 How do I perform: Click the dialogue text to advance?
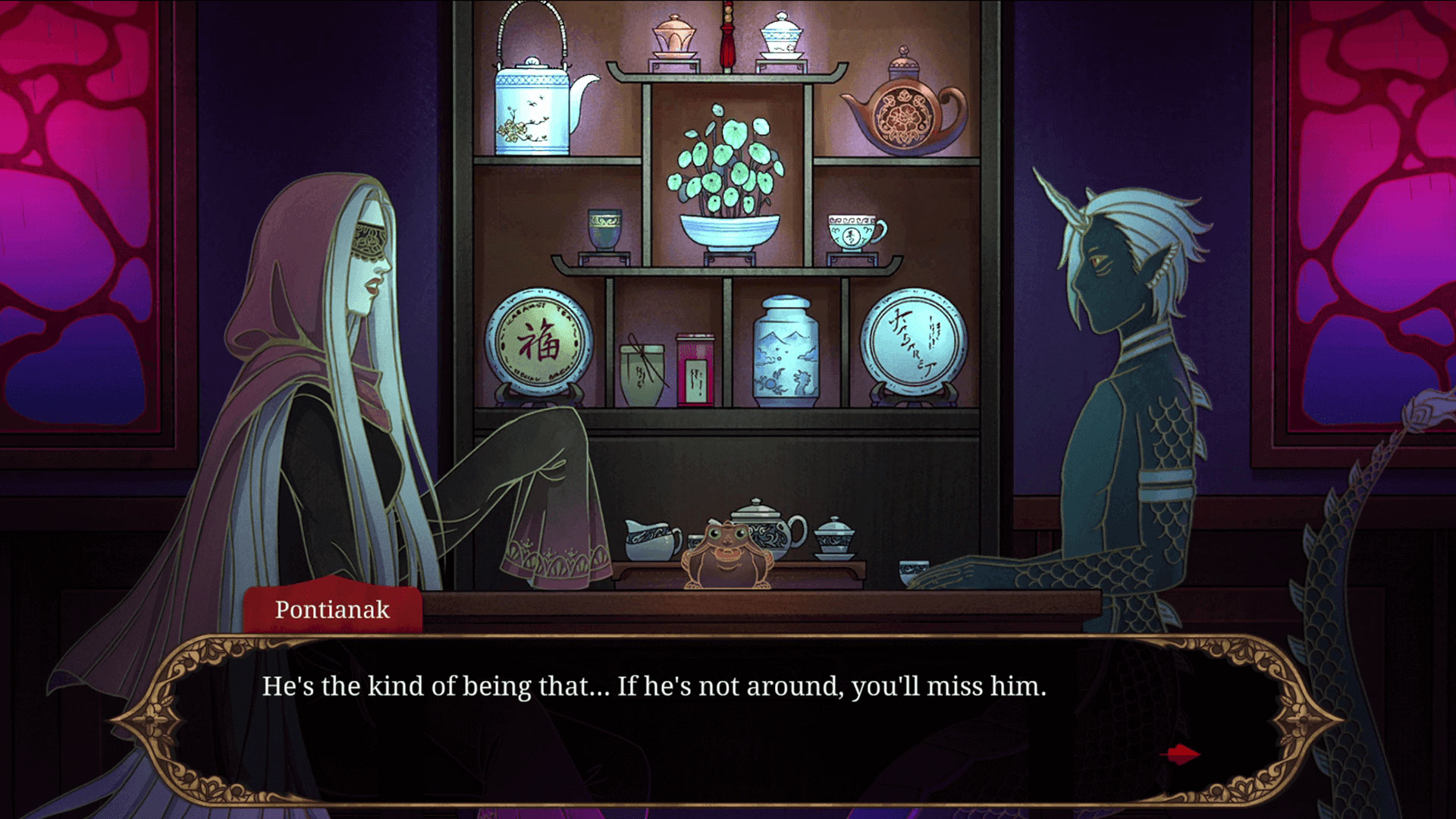(x=652, y=686)
